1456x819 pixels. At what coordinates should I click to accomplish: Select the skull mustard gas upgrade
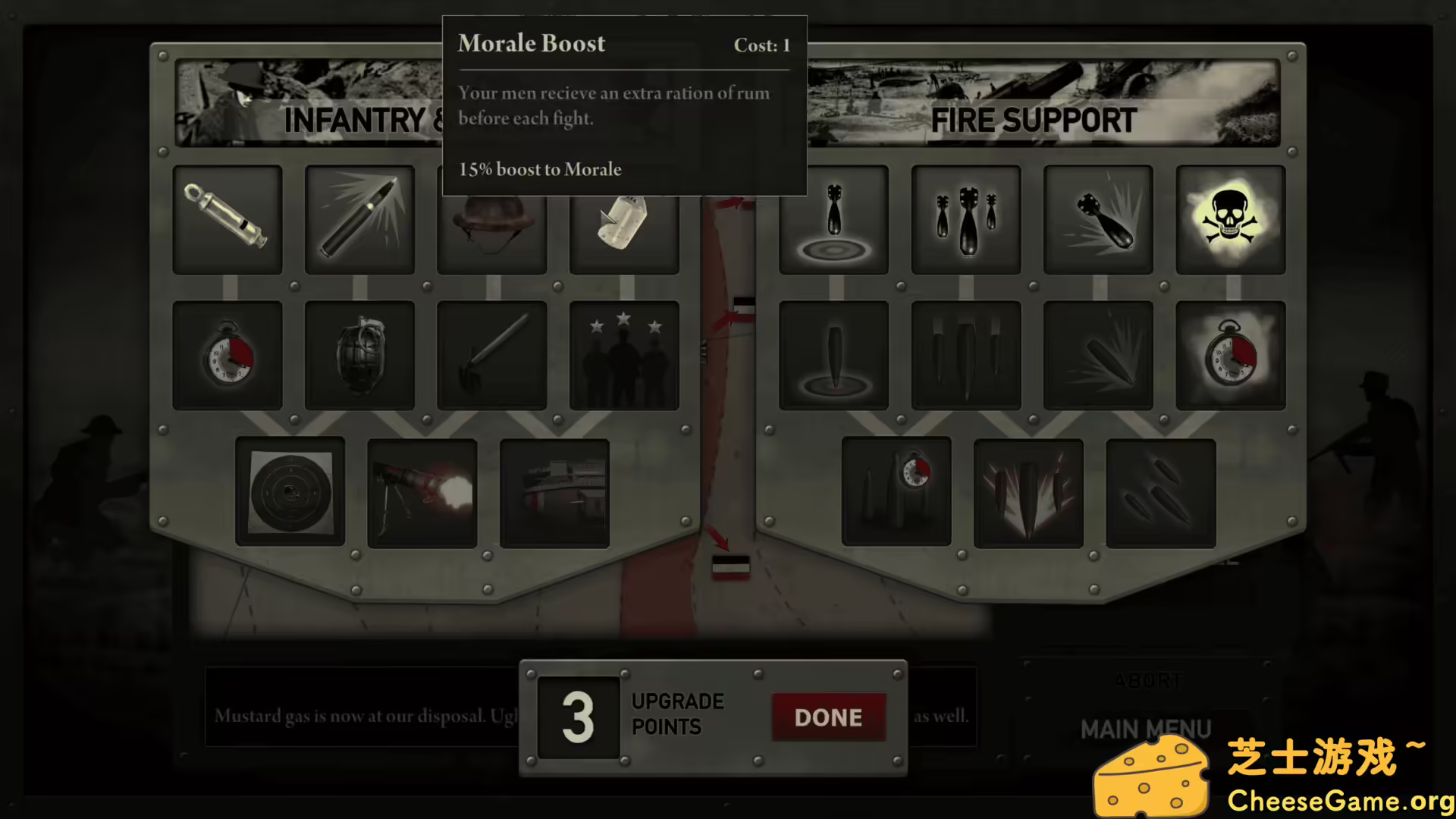[x=1230, y=220]
